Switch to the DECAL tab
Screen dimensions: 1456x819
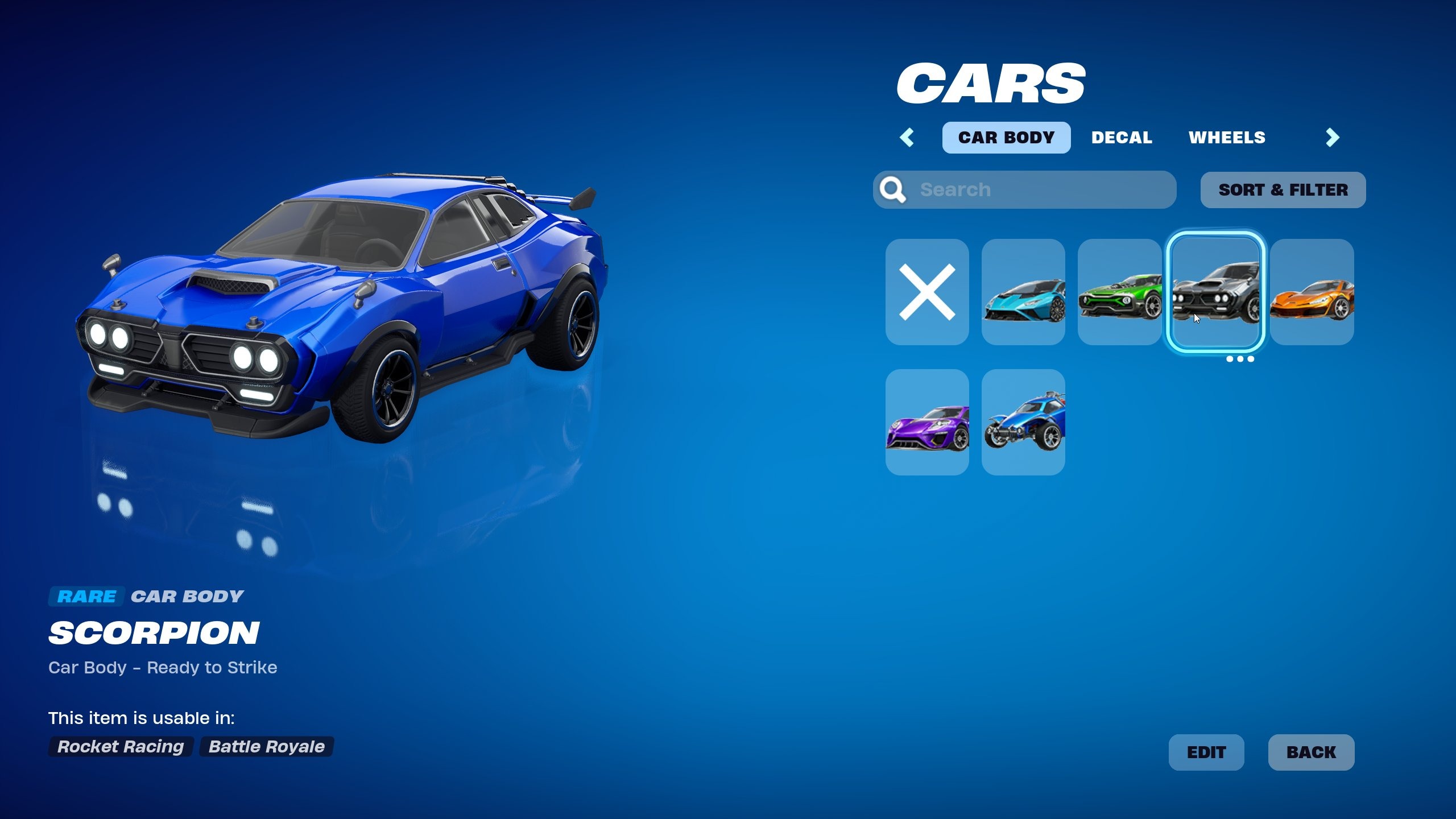point(1122,137)
